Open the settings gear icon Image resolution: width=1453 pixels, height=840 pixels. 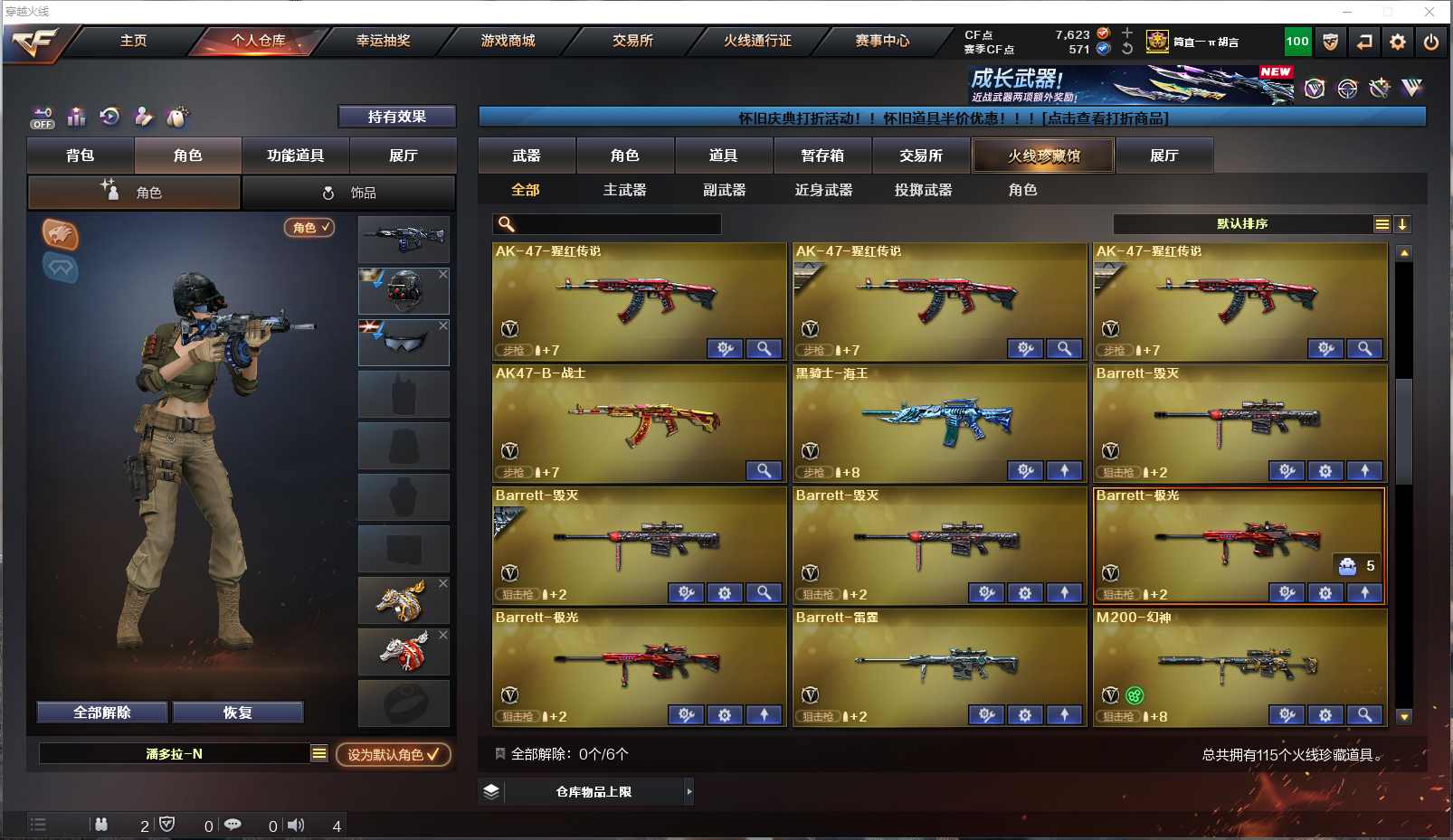coord(1398,42)
